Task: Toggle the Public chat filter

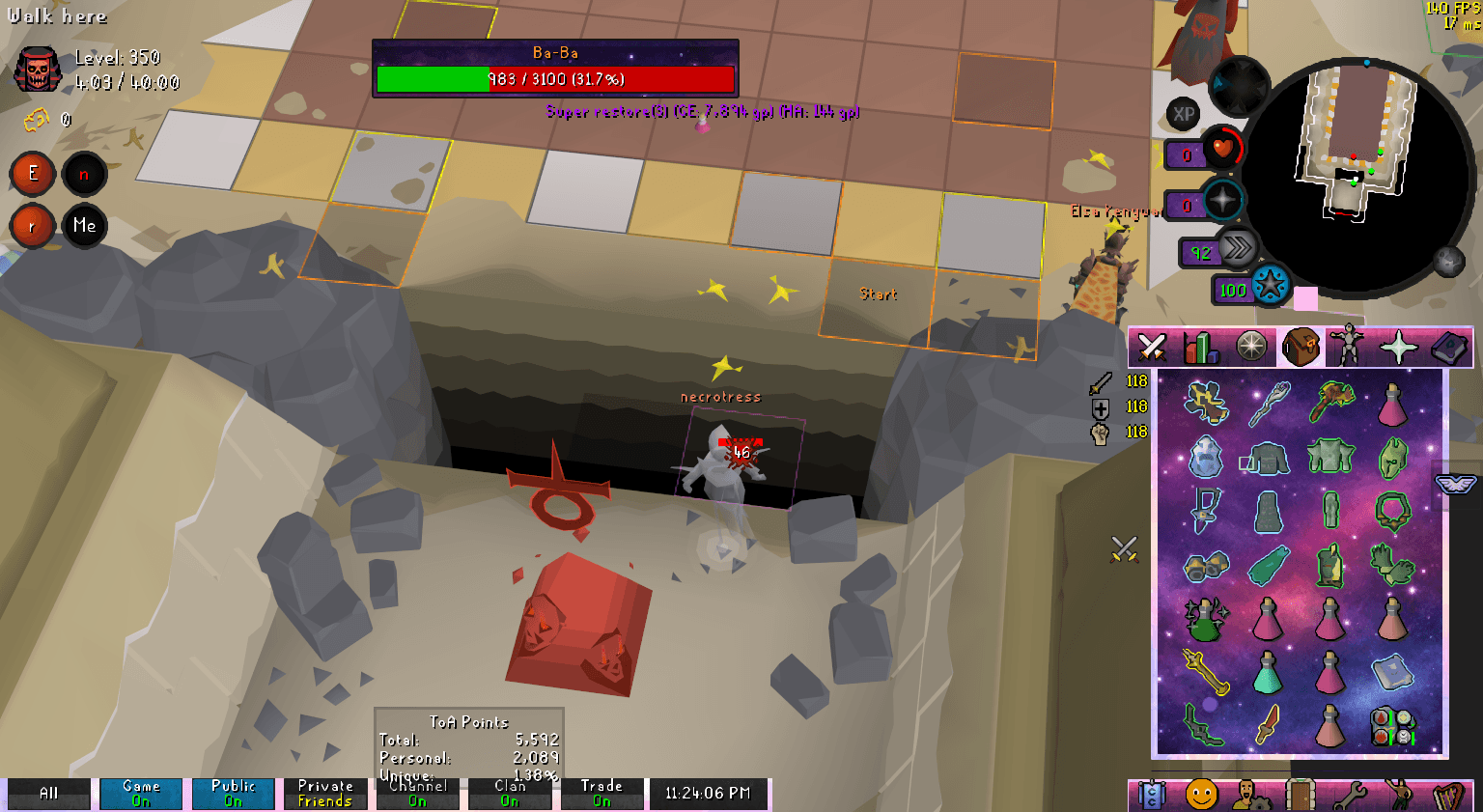Action: (x=233, y=794)
